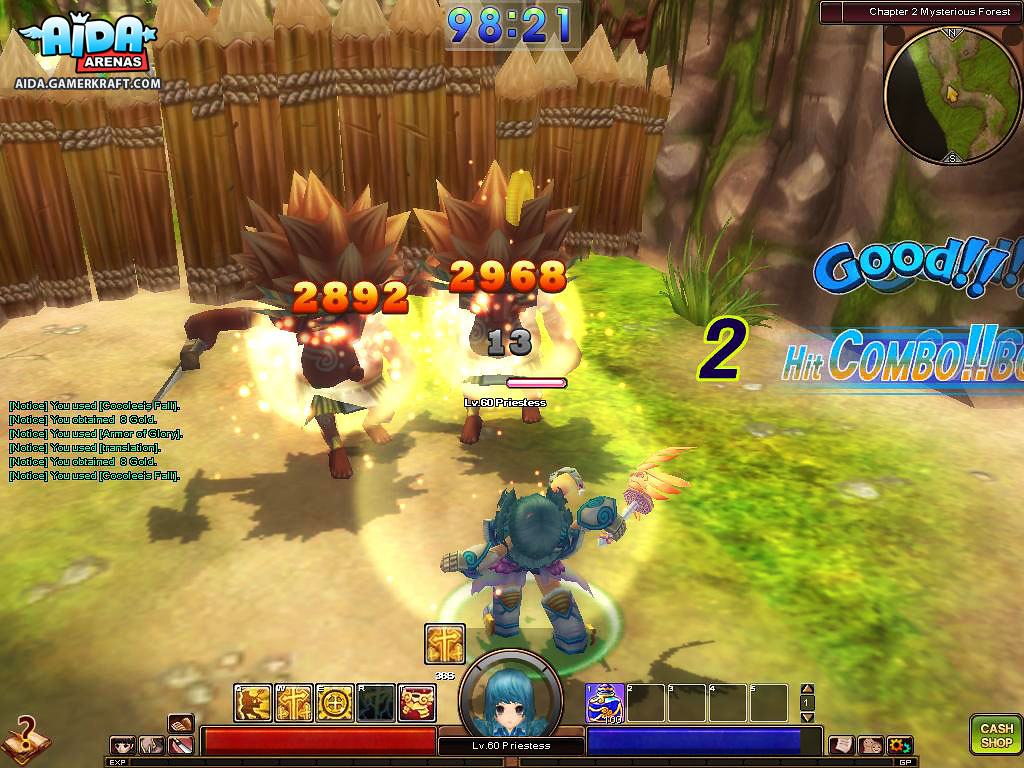This screenshot has height=768, width=1024.
Task: Use the blue potion in slot 1
Action: [x=605, y=702]
